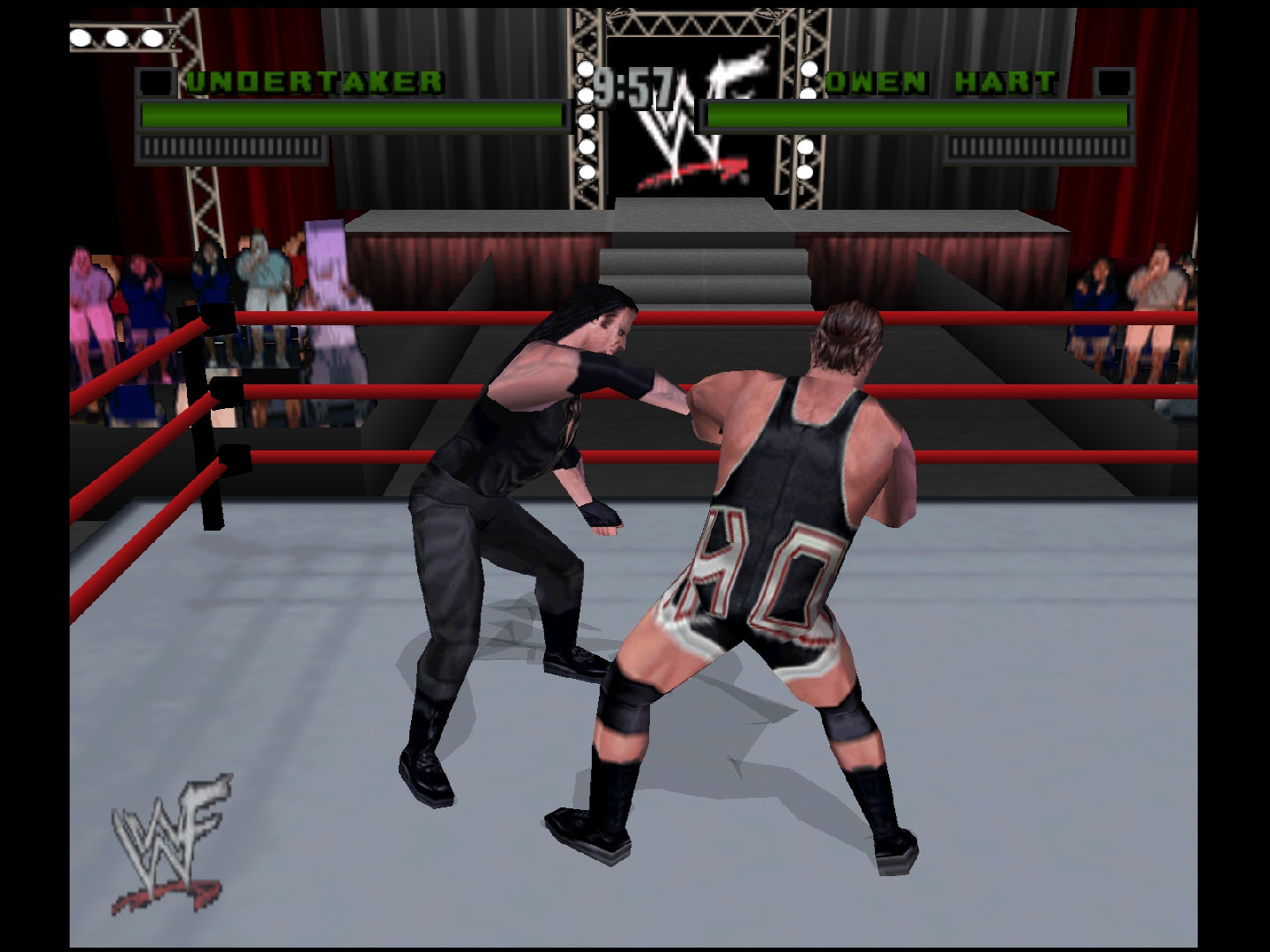Click the stage light marquee bulbs
Viewport: 1270px width, 952px height.
click(x=115, y=37)
